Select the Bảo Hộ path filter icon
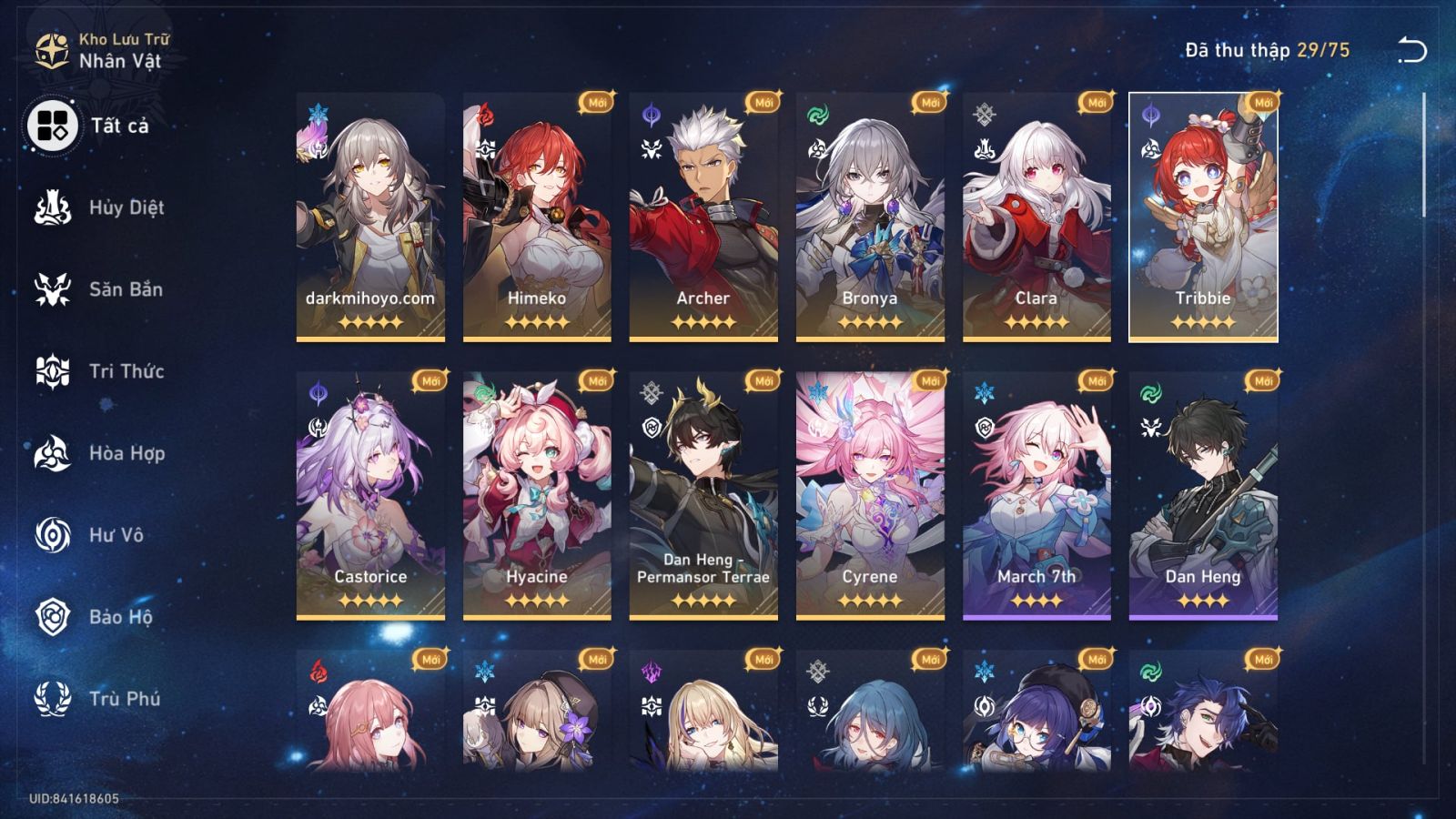The width and height of the screenshot is (1456, 819). click(x=52, y=617)
